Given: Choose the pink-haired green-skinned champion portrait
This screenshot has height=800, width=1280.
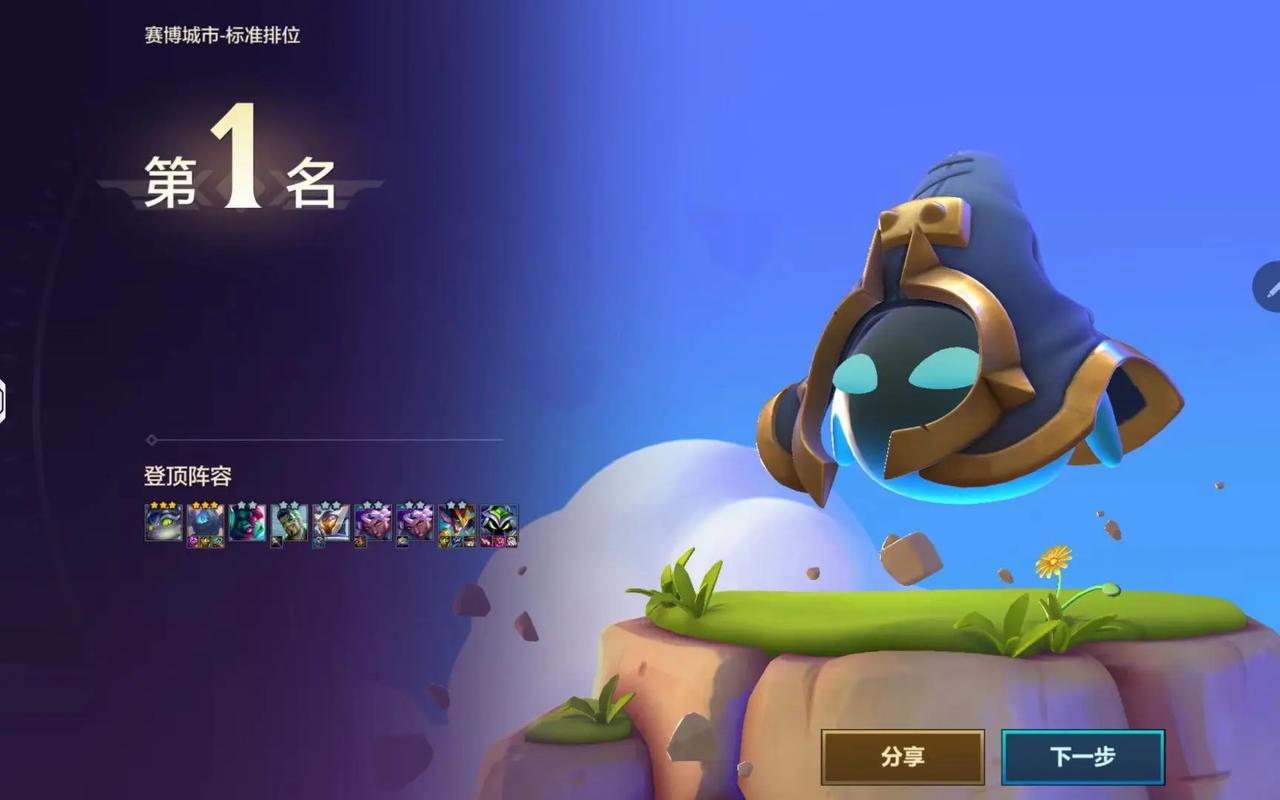Looking at the screenshot, I should point(247,523).
